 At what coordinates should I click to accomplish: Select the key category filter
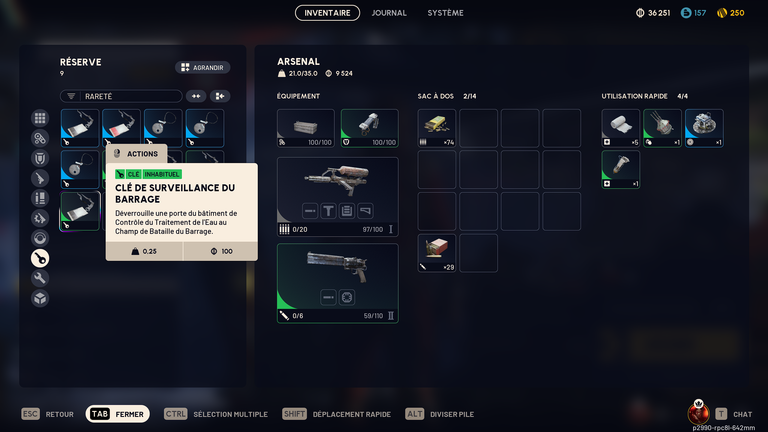[40, 258]
